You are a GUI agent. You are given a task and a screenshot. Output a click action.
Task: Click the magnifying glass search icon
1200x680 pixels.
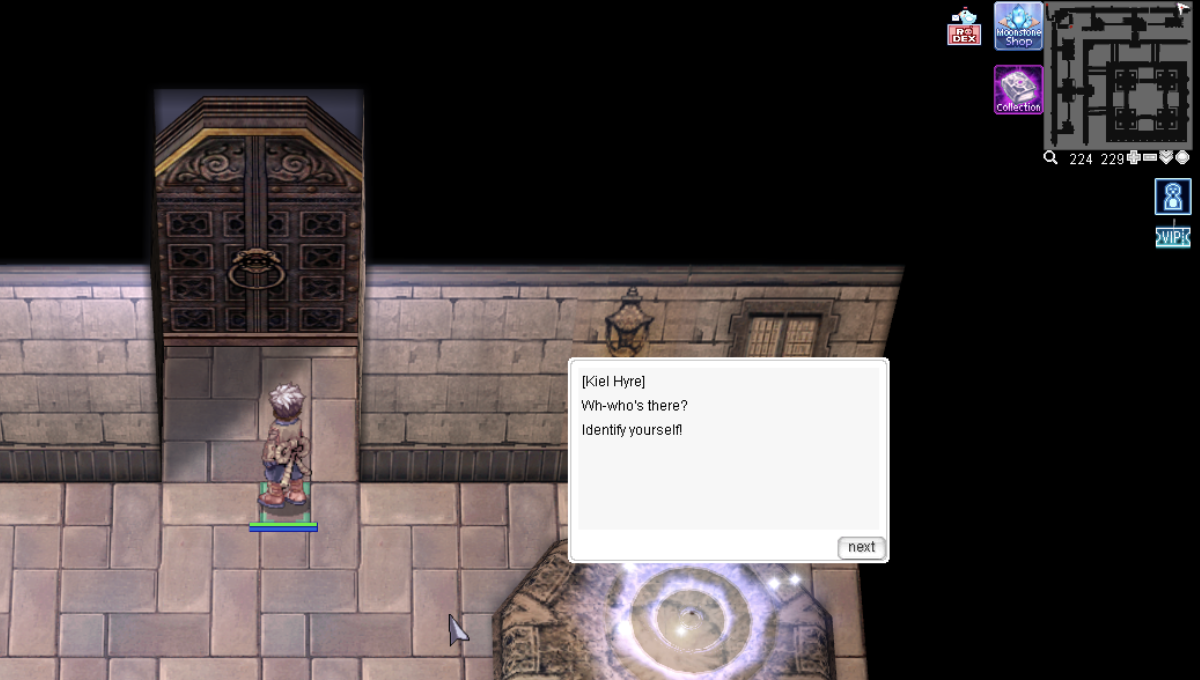[x=1051, y=158]
